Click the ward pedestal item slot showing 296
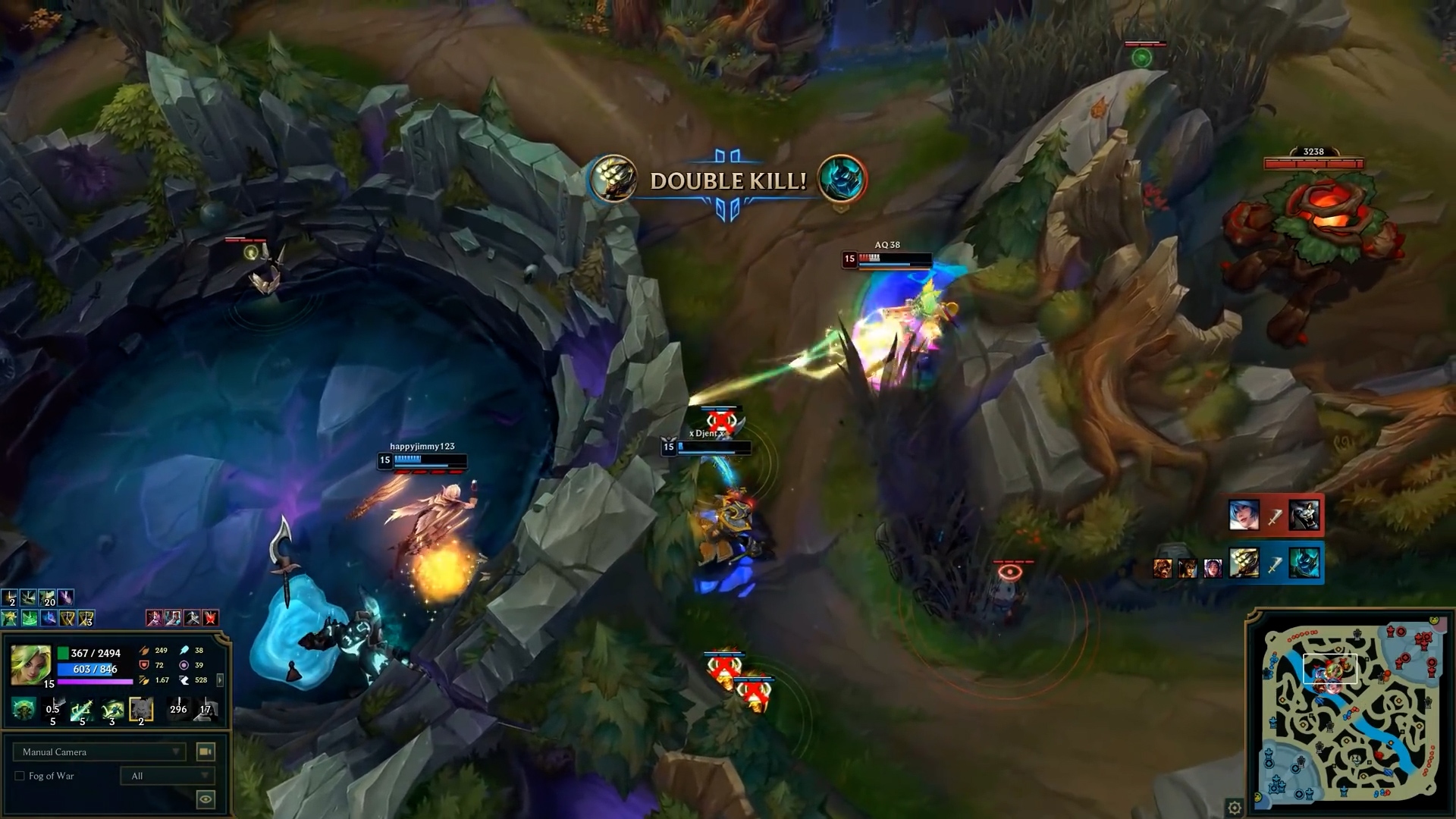The height and width of the screenshot is (819, 1456). click(x=178, y=709)
